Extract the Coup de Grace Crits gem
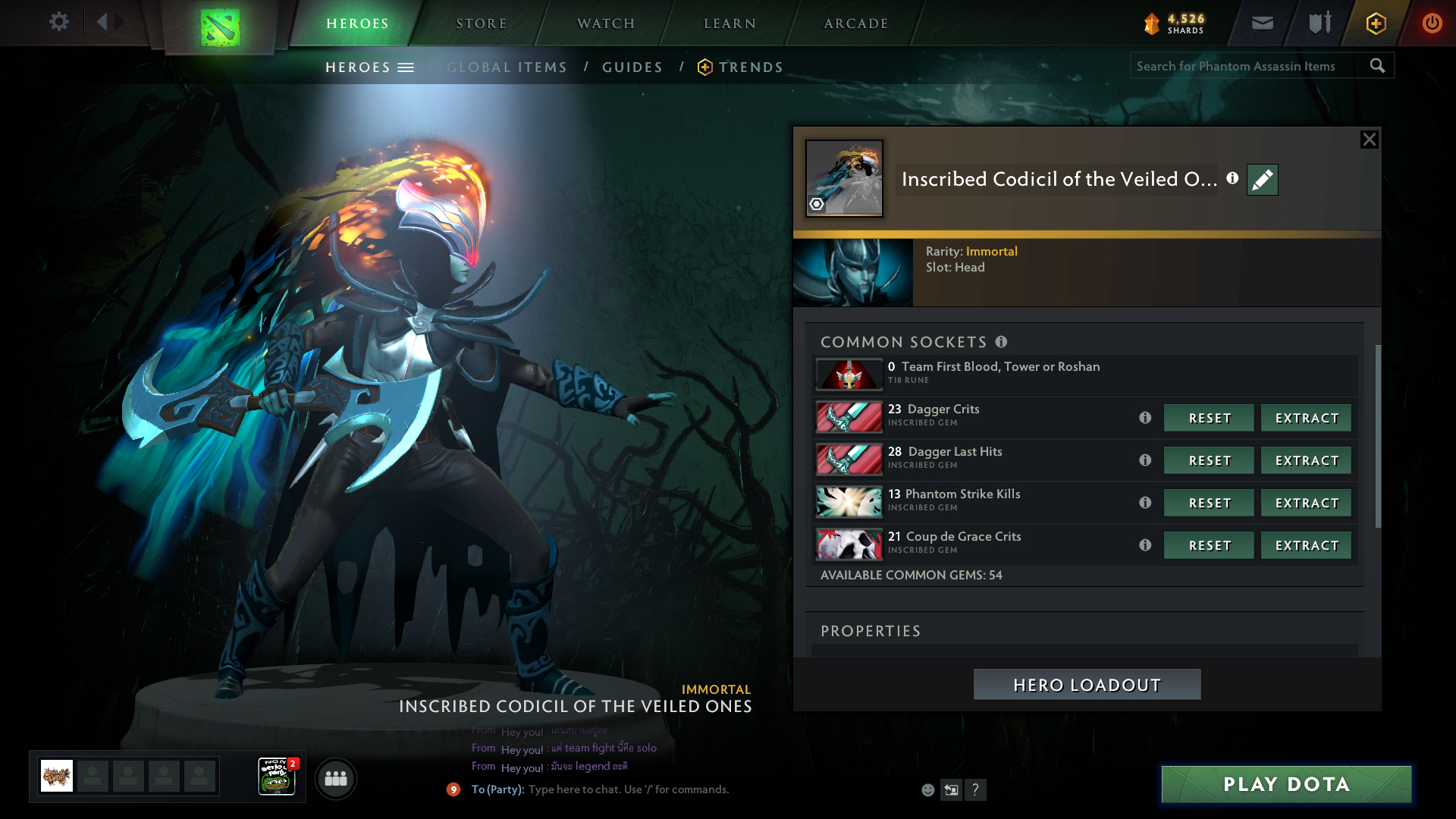Screen dimensions: 1456x819 [x=1307, y=545]
